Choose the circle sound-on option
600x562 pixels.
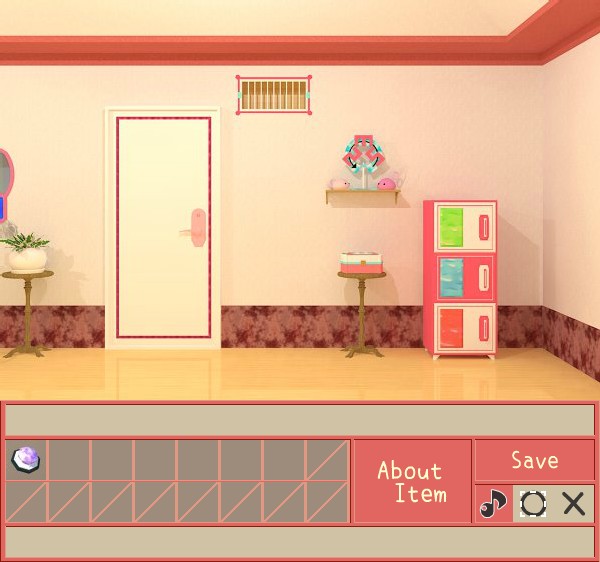click(x=534, y=503)
